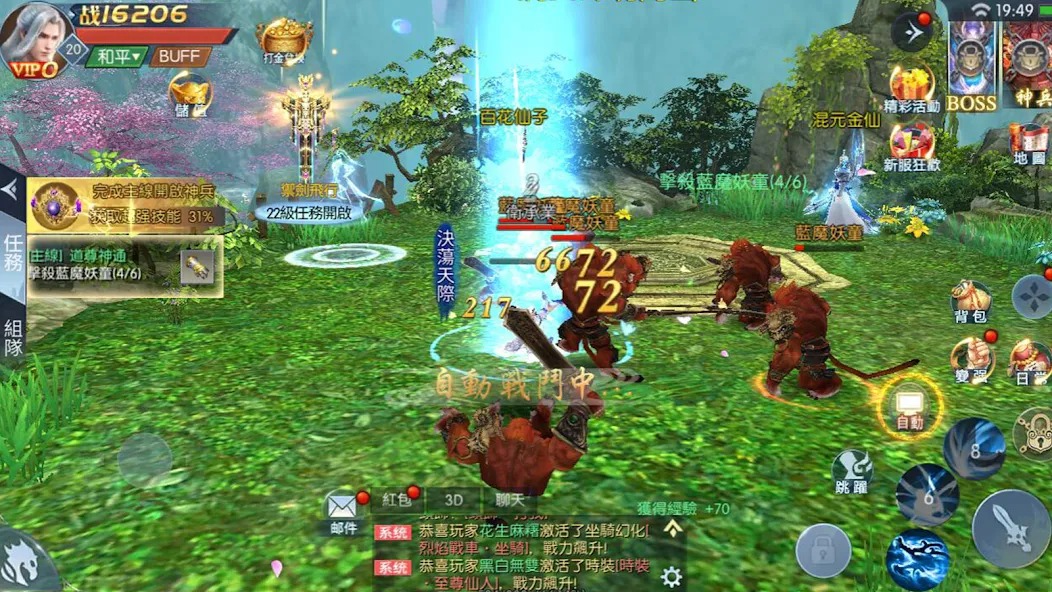The height and width of the screenshot is (592, 1052).
Task: Open the 變强 power-up menu
Action: click(x=971, y=358)
